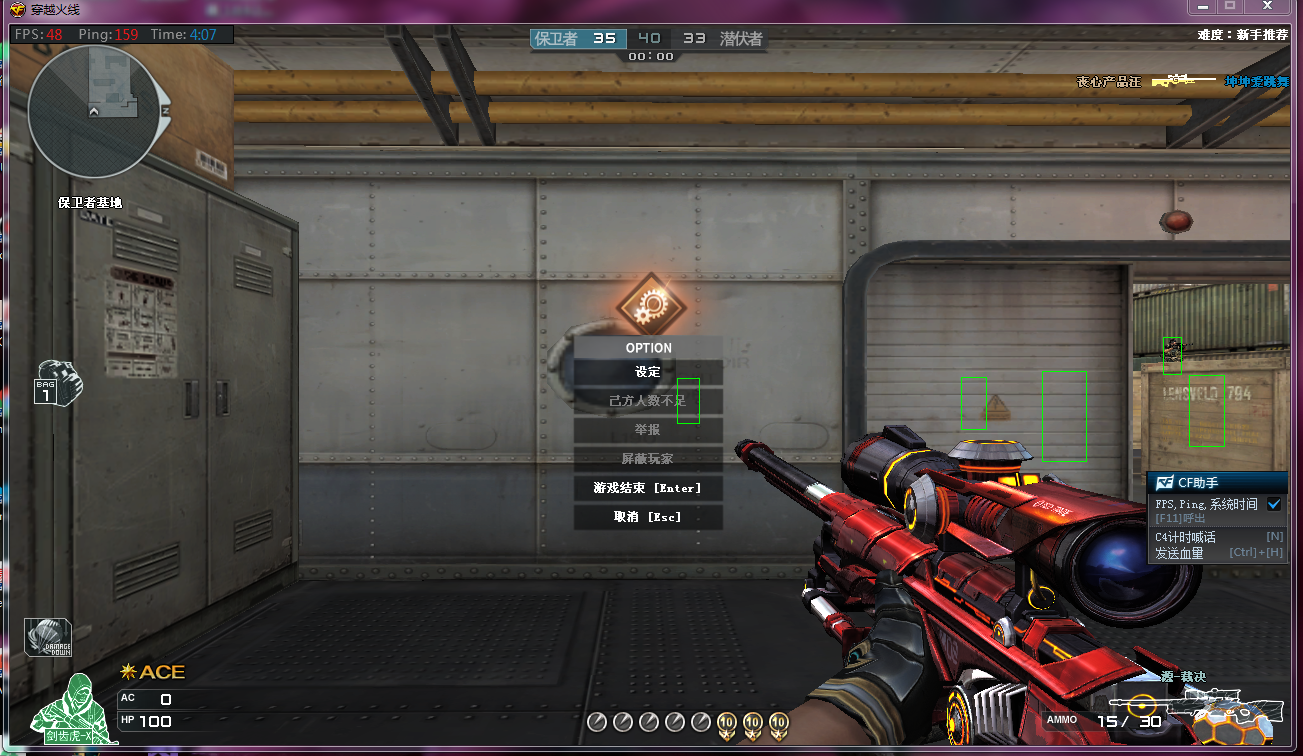Open 屏蔽玩家 (Block Player) option
This screenshot has width=1303, height=756.
click(648, 459)
